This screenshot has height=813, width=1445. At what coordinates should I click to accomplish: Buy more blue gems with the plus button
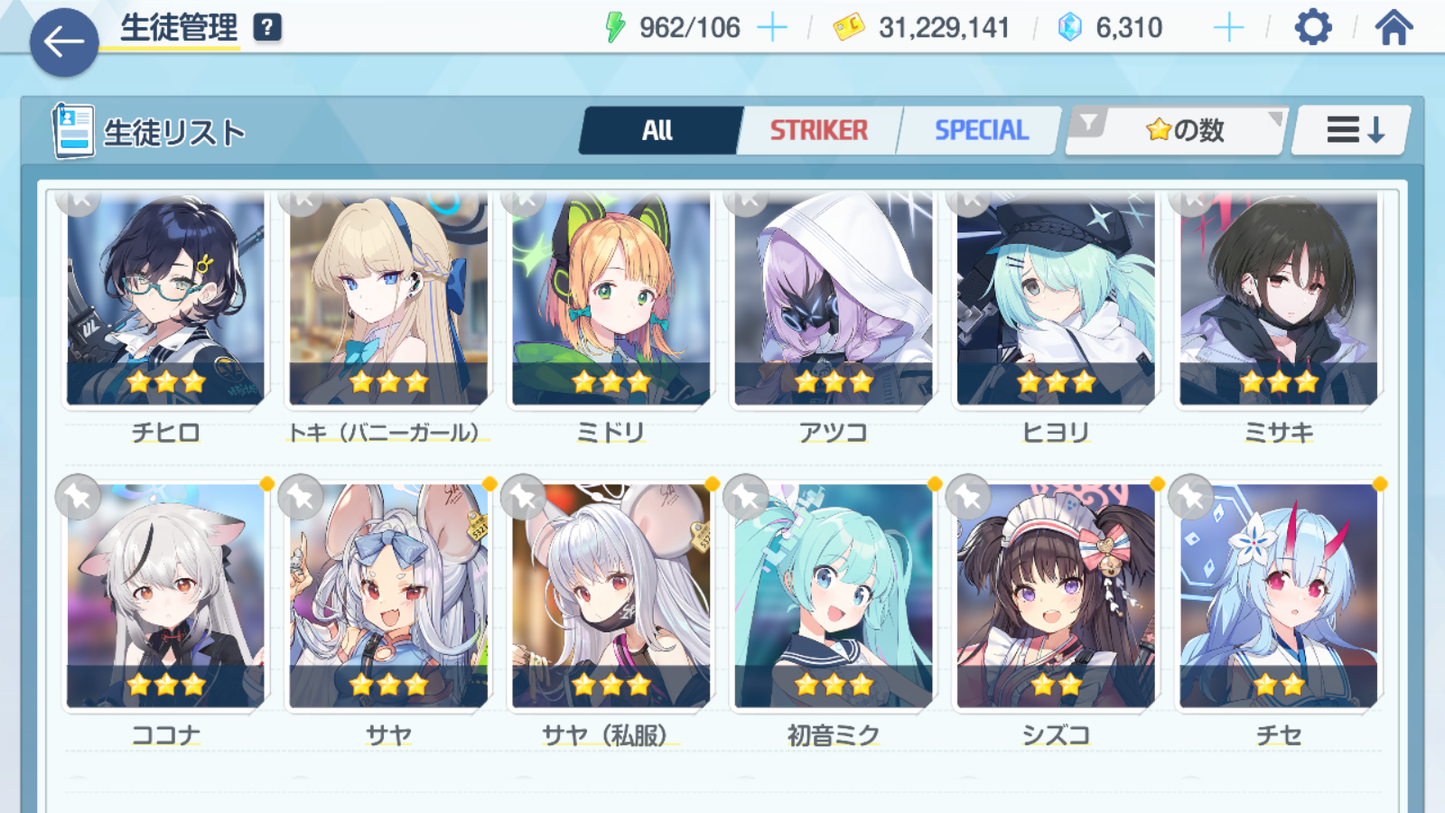pos(1228,27)
